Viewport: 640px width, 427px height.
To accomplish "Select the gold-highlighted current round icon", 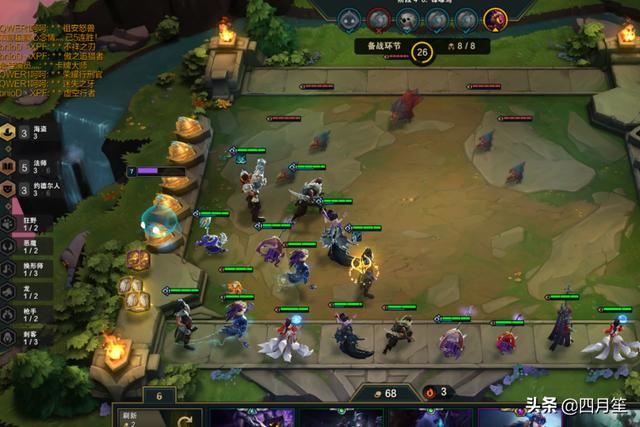I will [x=494, y=19].
